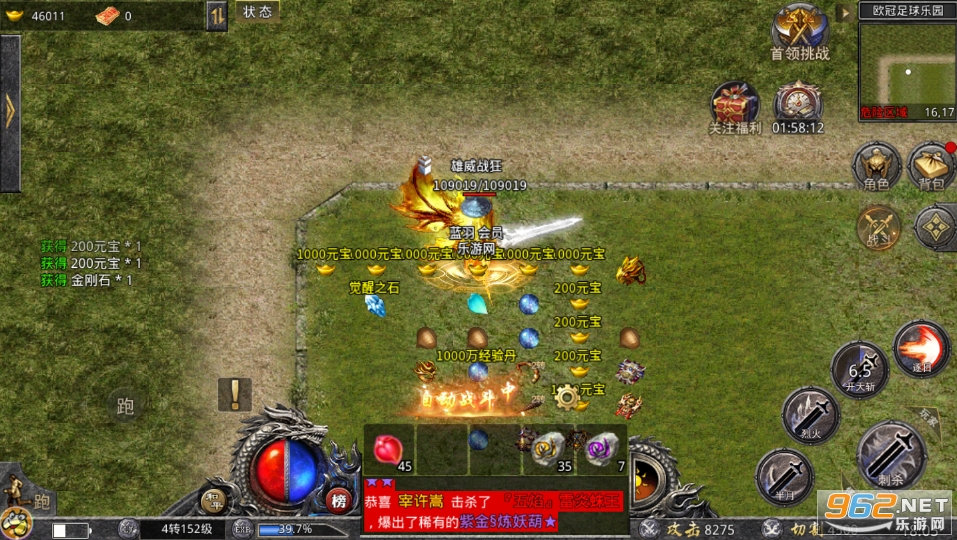Viewport: 957px width, 540px height.
Task: Open the gear settings icon
Action: coord(567,396)
